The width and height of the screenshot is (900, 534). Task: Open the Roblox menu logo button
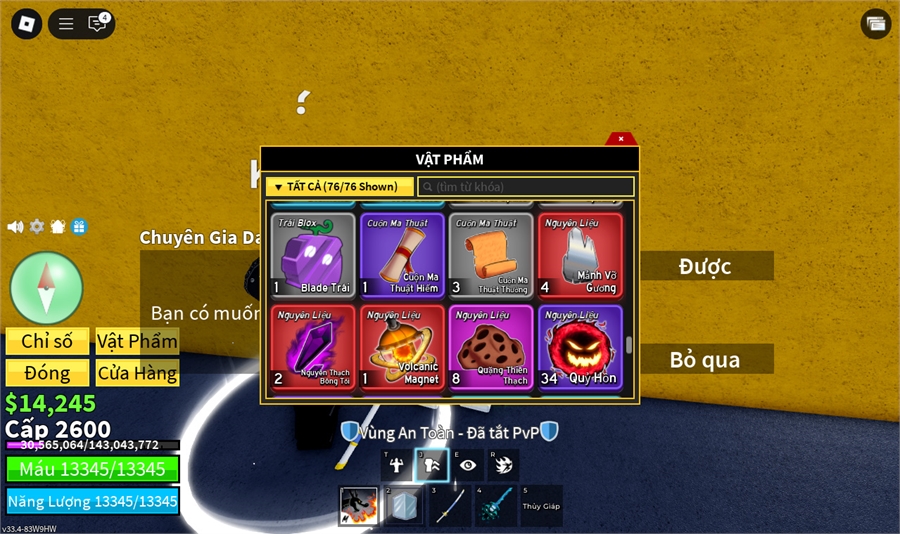tap(24, 23)
